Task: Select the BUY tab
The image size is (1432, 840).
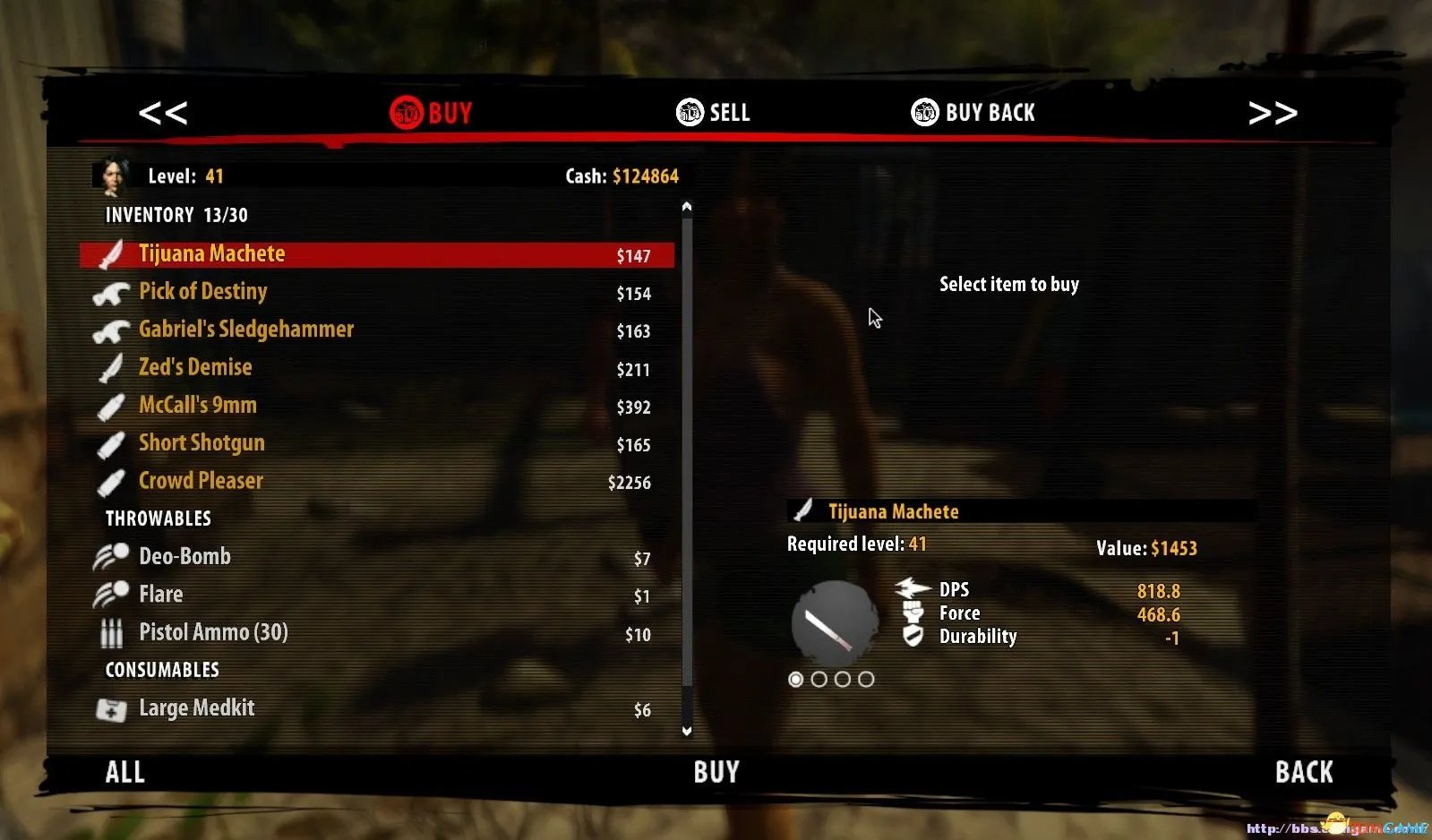Action: [432, 113]
